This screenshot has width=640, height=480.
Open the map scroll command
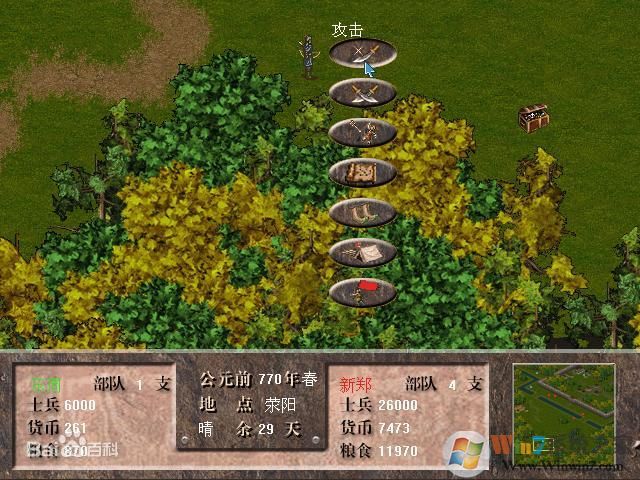point(362,172)
